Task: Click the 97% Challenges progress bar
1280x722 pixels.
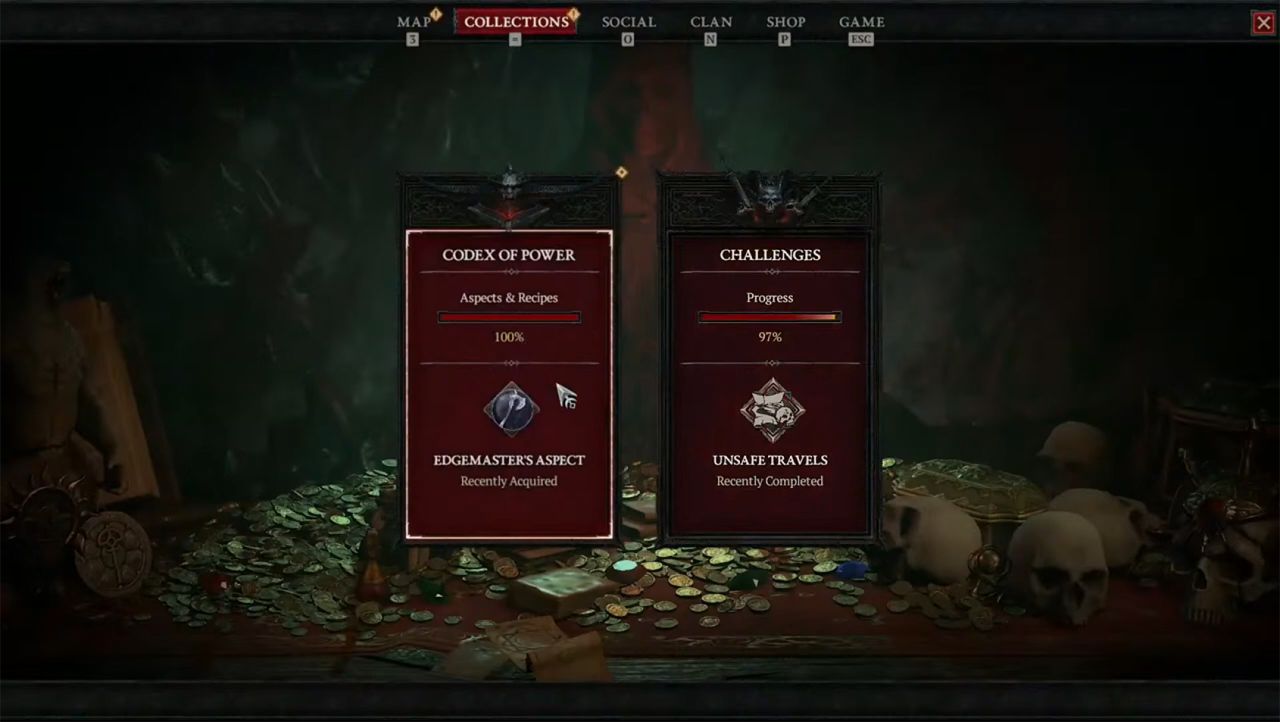Action: (769, 317)
